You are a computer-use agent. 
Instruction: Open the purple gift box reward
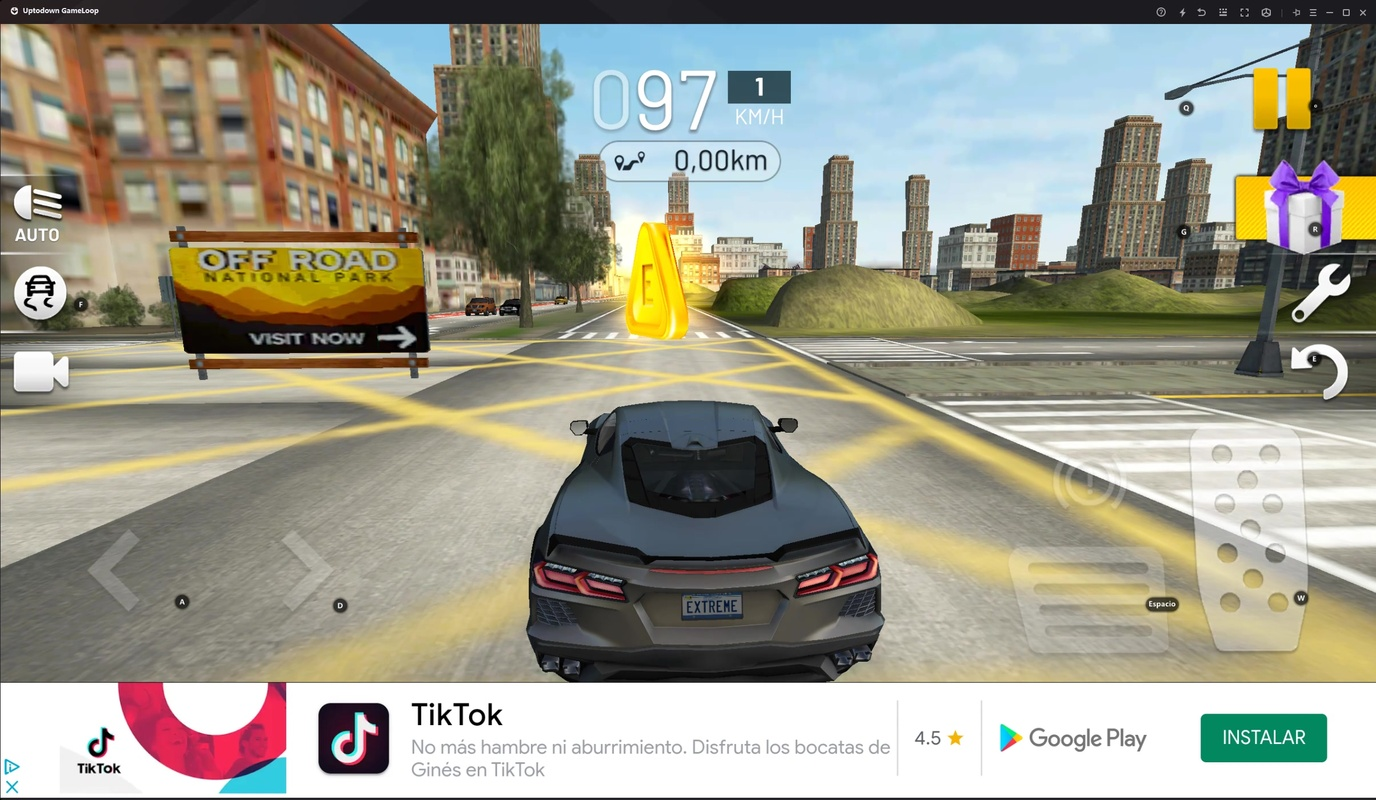coord(1304,210)
